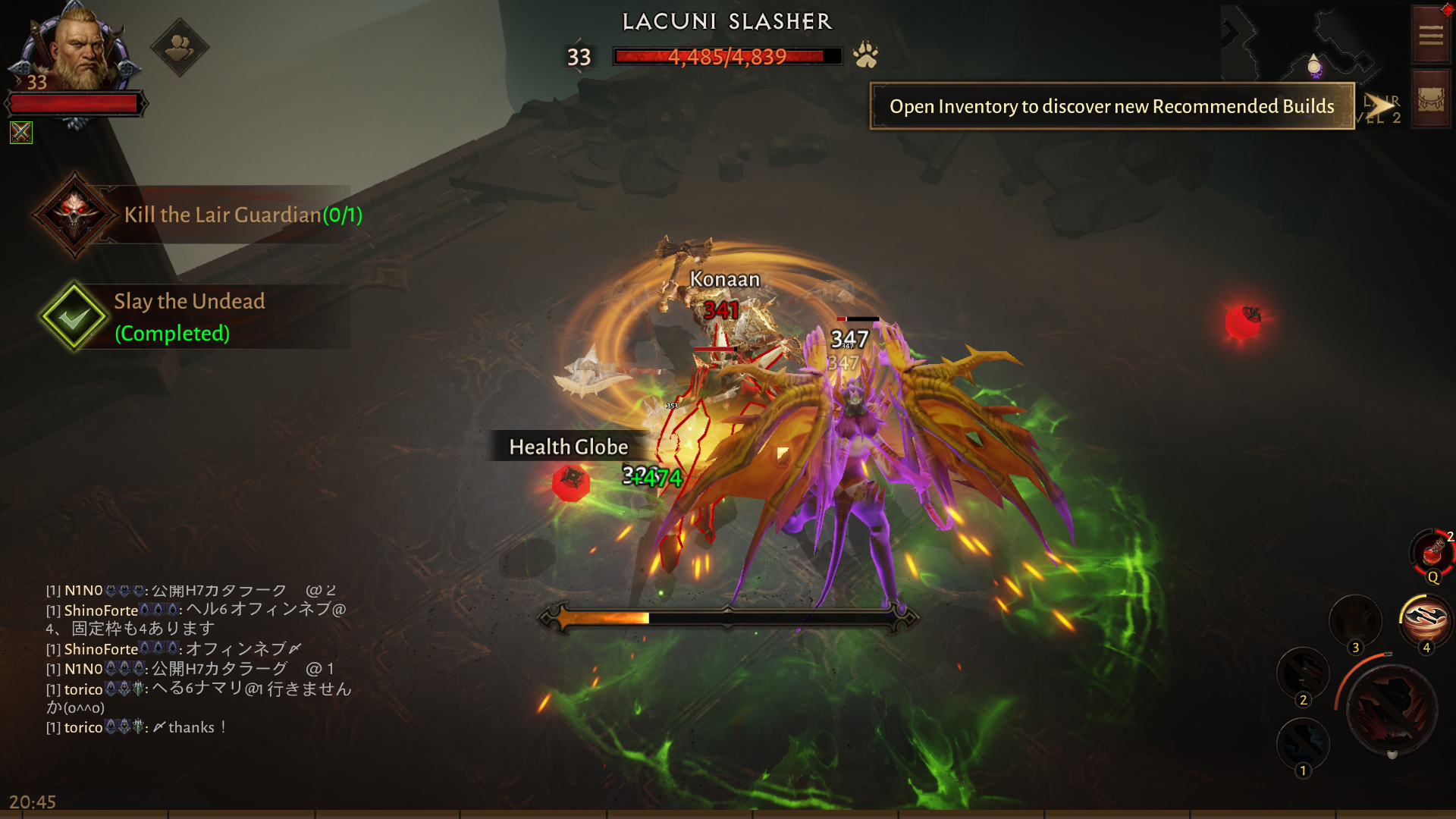Open the party finder icon near the portrait
1456x819 pixels.
180,48
